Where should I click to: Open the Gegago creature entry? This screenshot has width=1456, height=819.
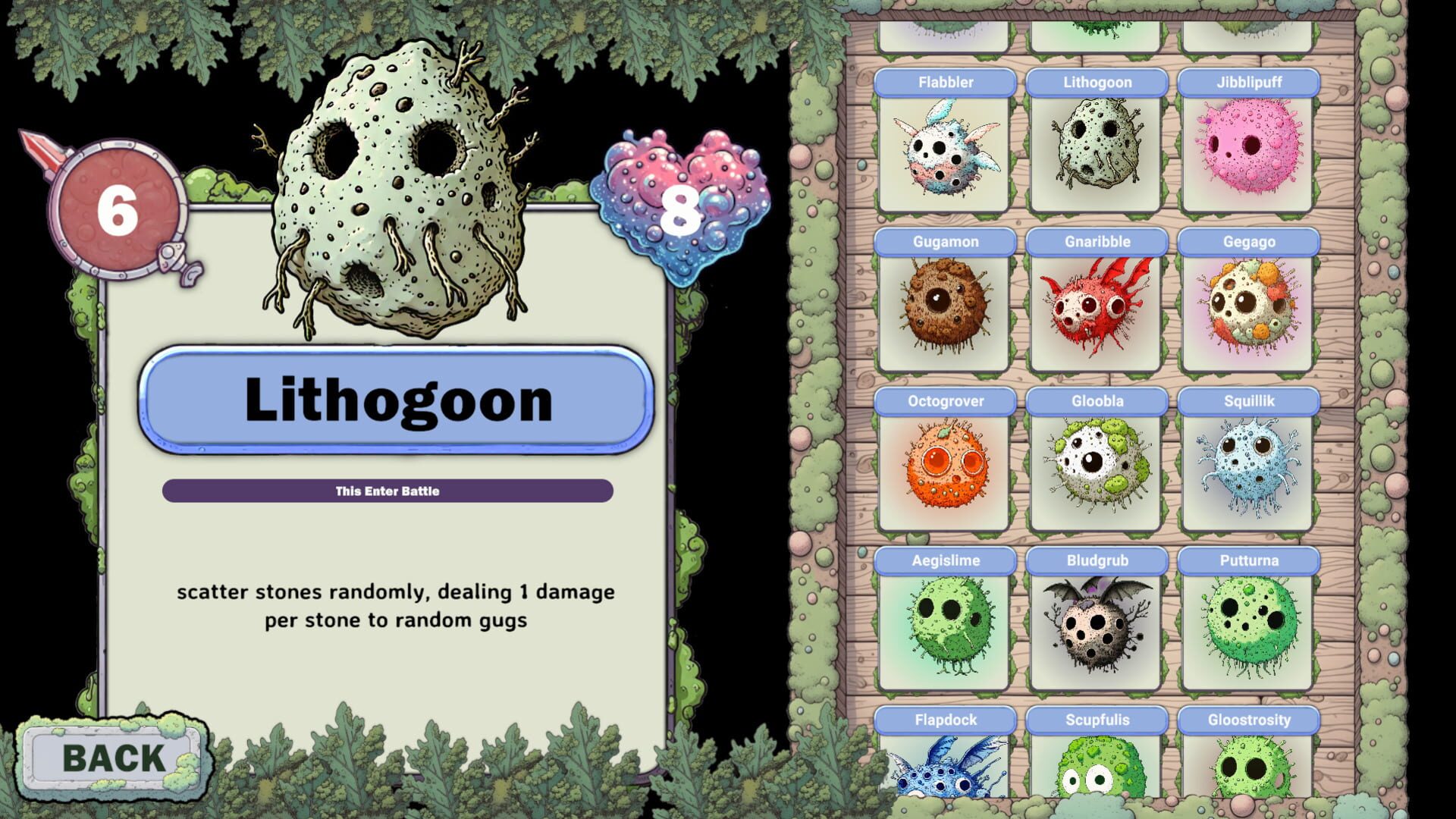[x=1247, y=311]
